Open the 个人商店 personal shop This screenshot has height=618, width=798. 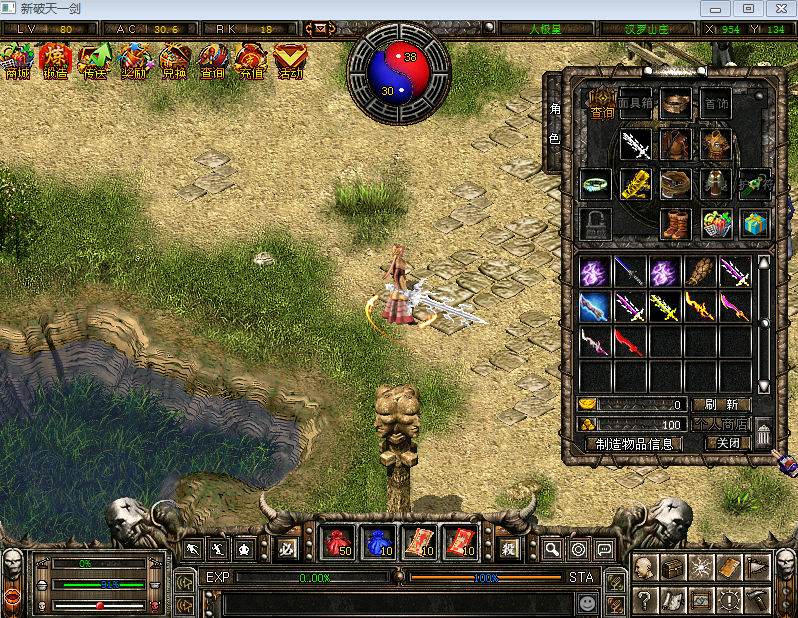(720, 424)
